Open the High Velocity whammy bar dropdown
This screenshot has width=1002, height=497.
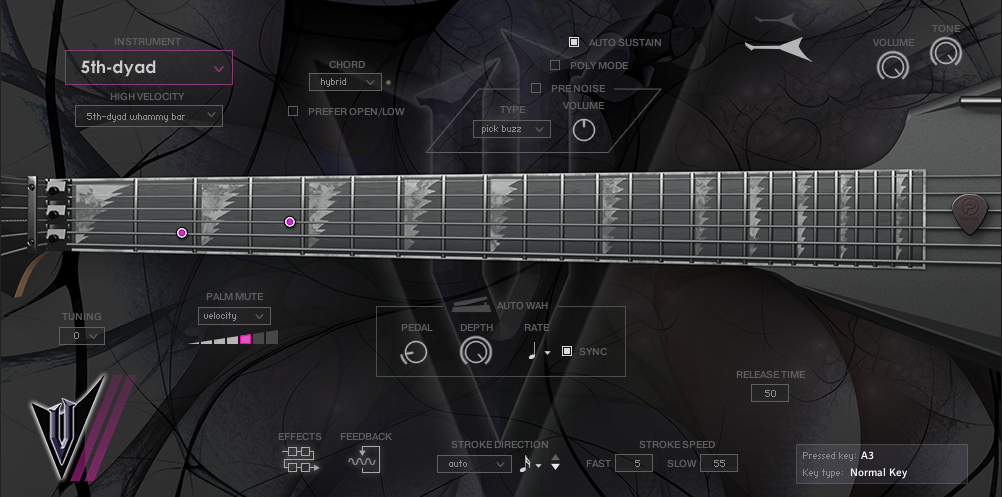(x=149, y=116)
